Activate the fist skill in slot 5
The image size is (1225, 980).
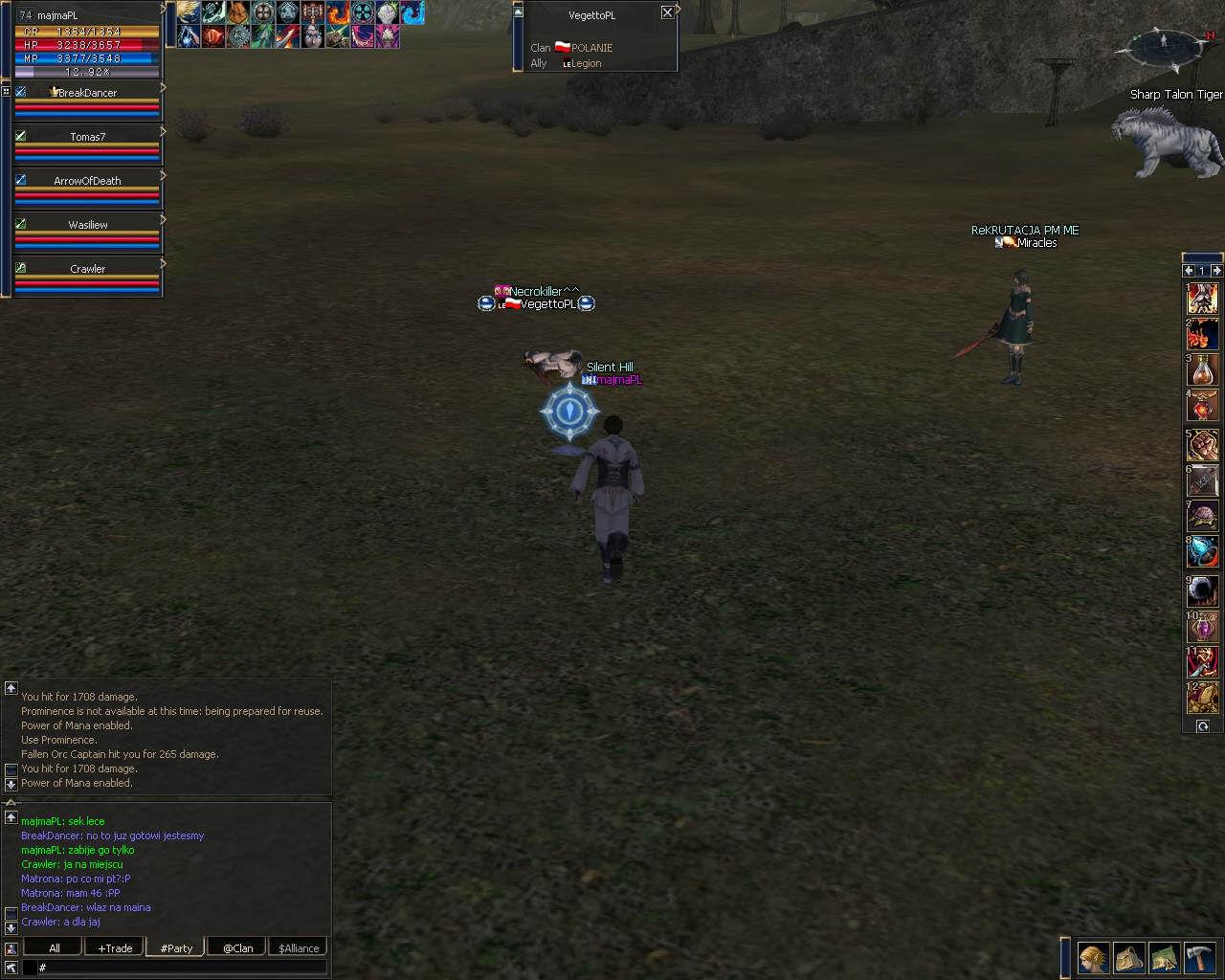(x=1203, y=444)
